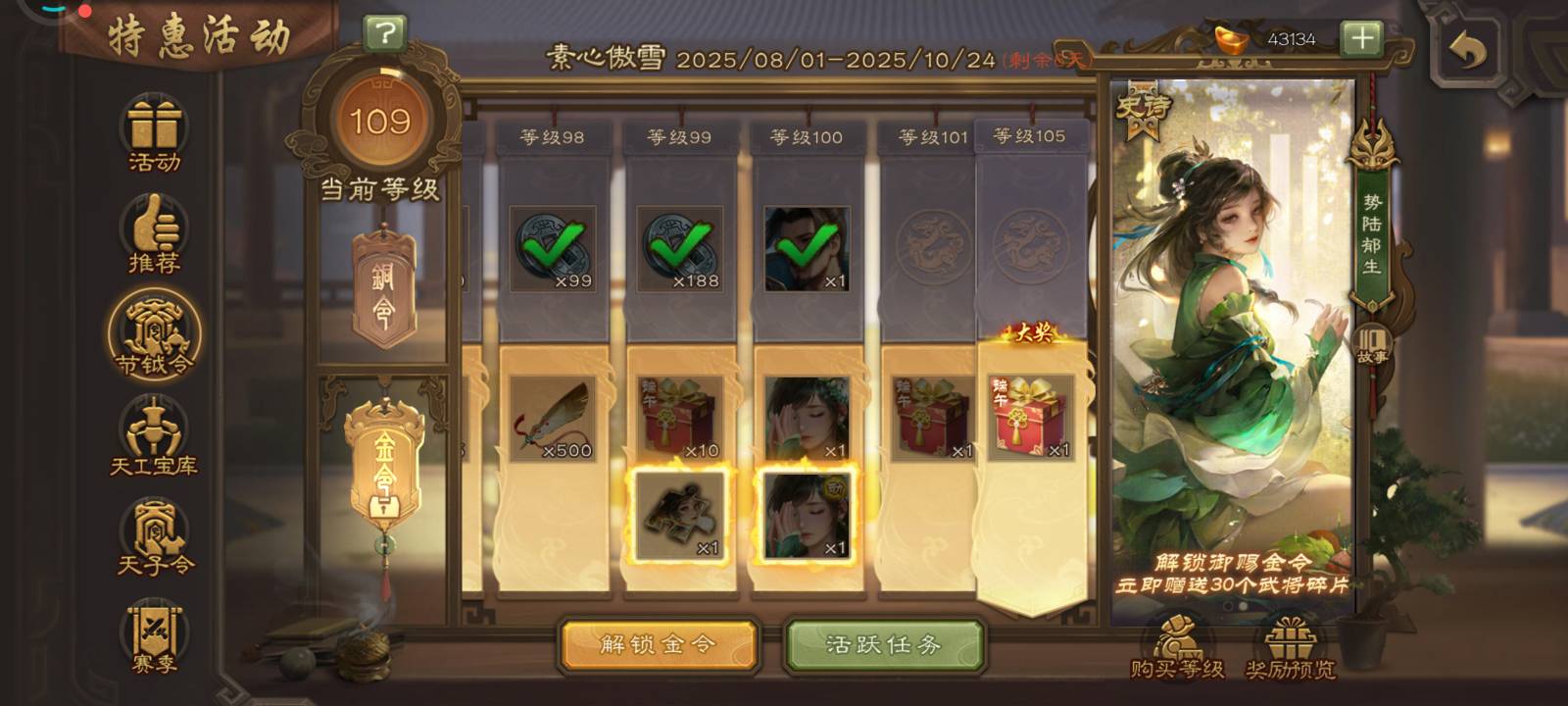Add gold ingots with the plus button

1362,39
